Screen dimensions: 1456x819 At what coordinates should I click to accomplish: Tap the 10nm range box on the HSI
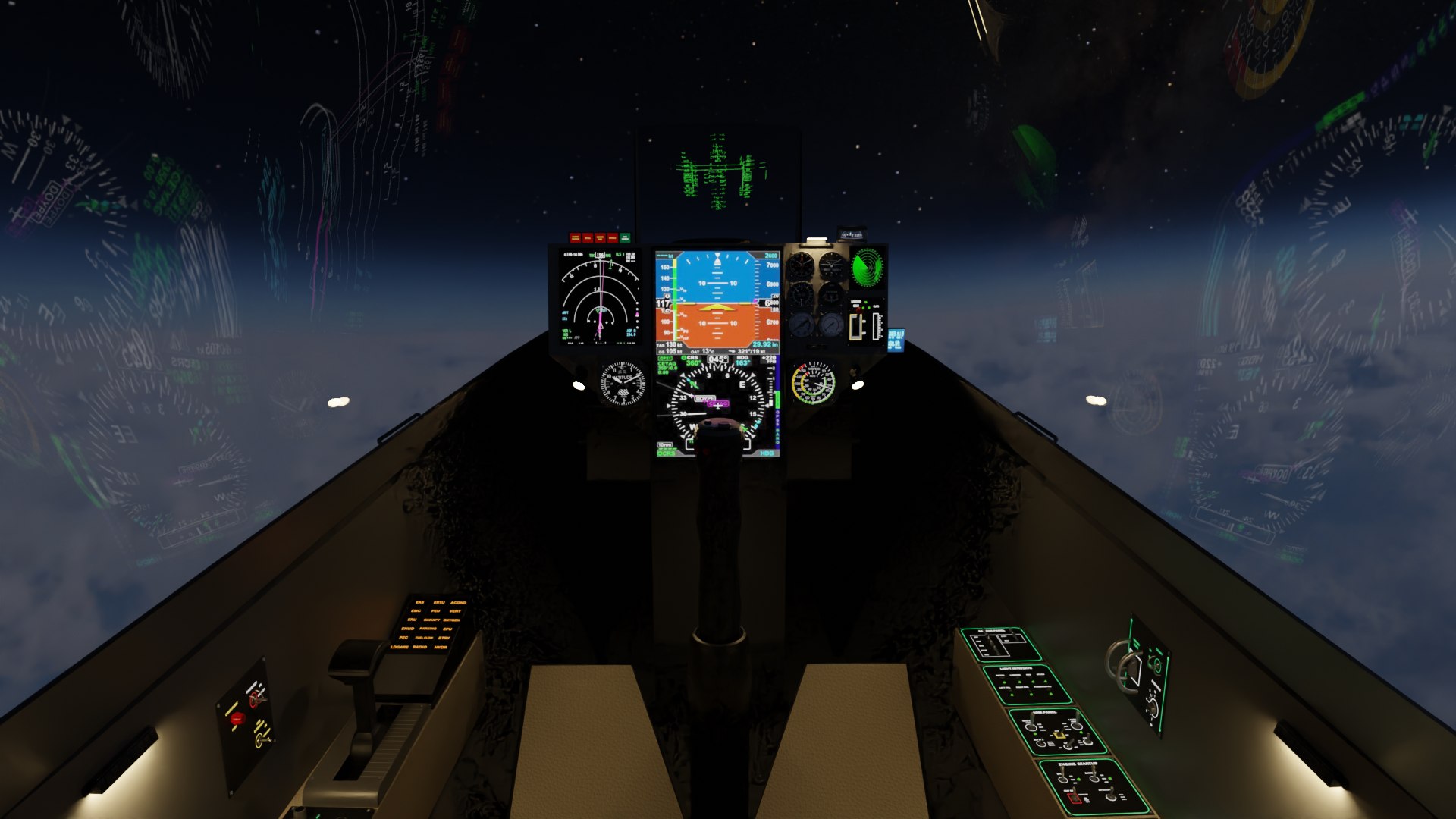pos(664,445)
